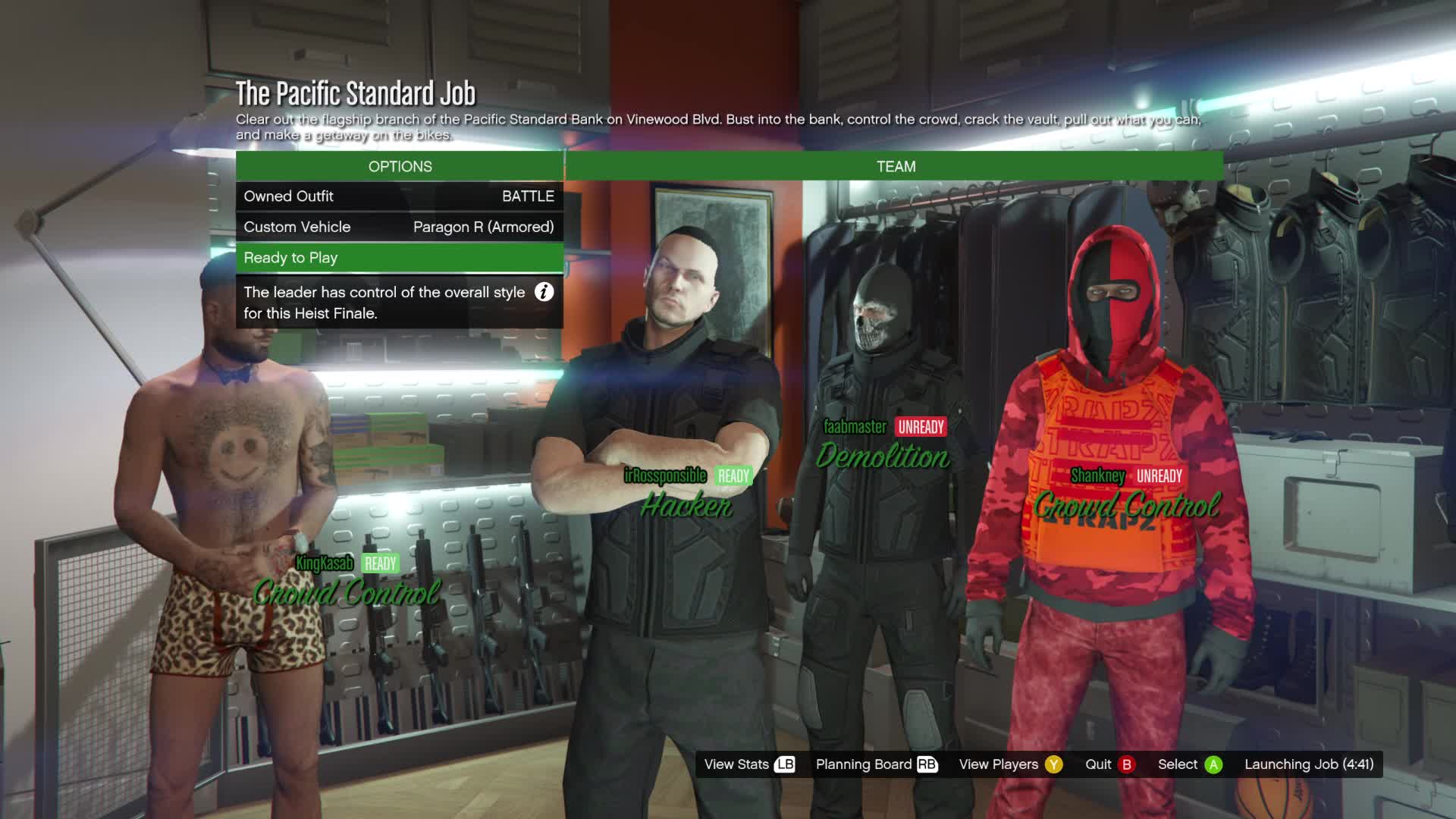Viewport: 1456px width, 819px height.
Task: Switch to the TEAM header
Action: click(896, 166)
